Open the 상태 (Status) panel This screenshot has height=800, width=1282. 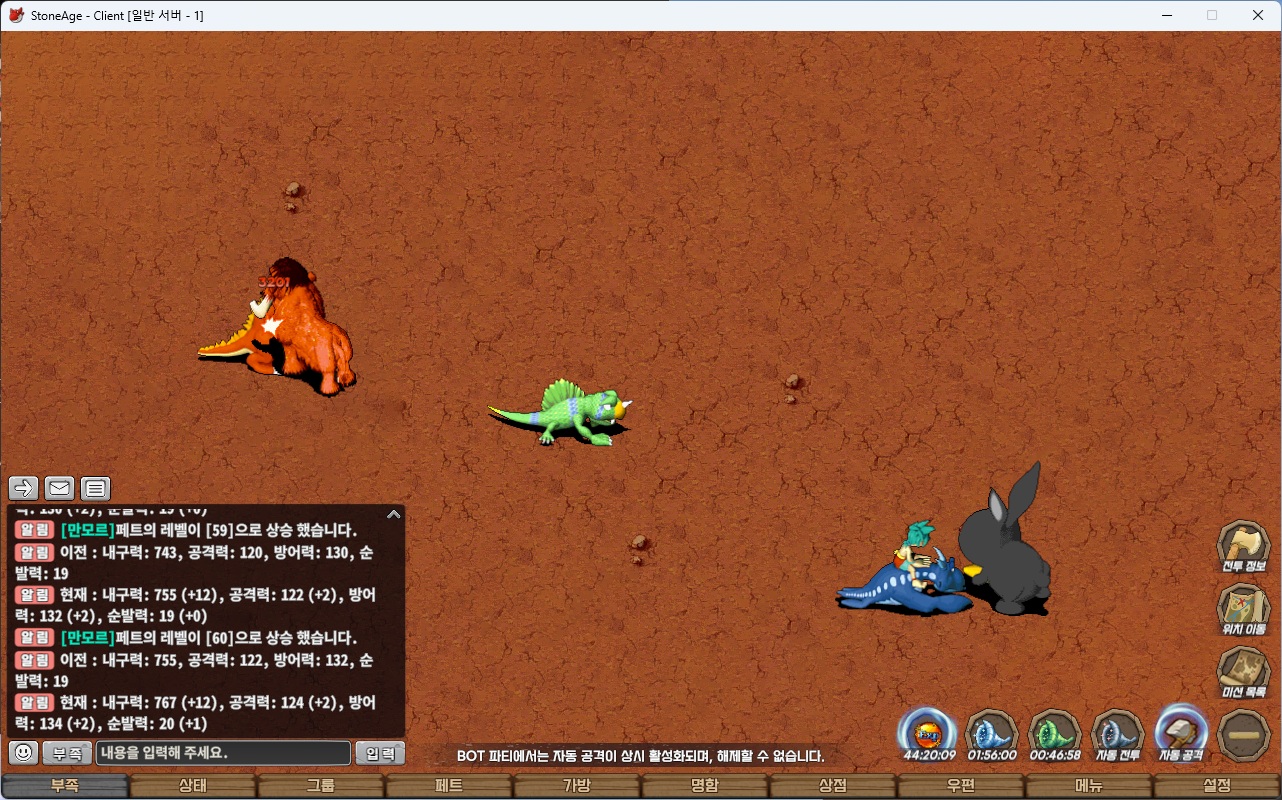193,786
